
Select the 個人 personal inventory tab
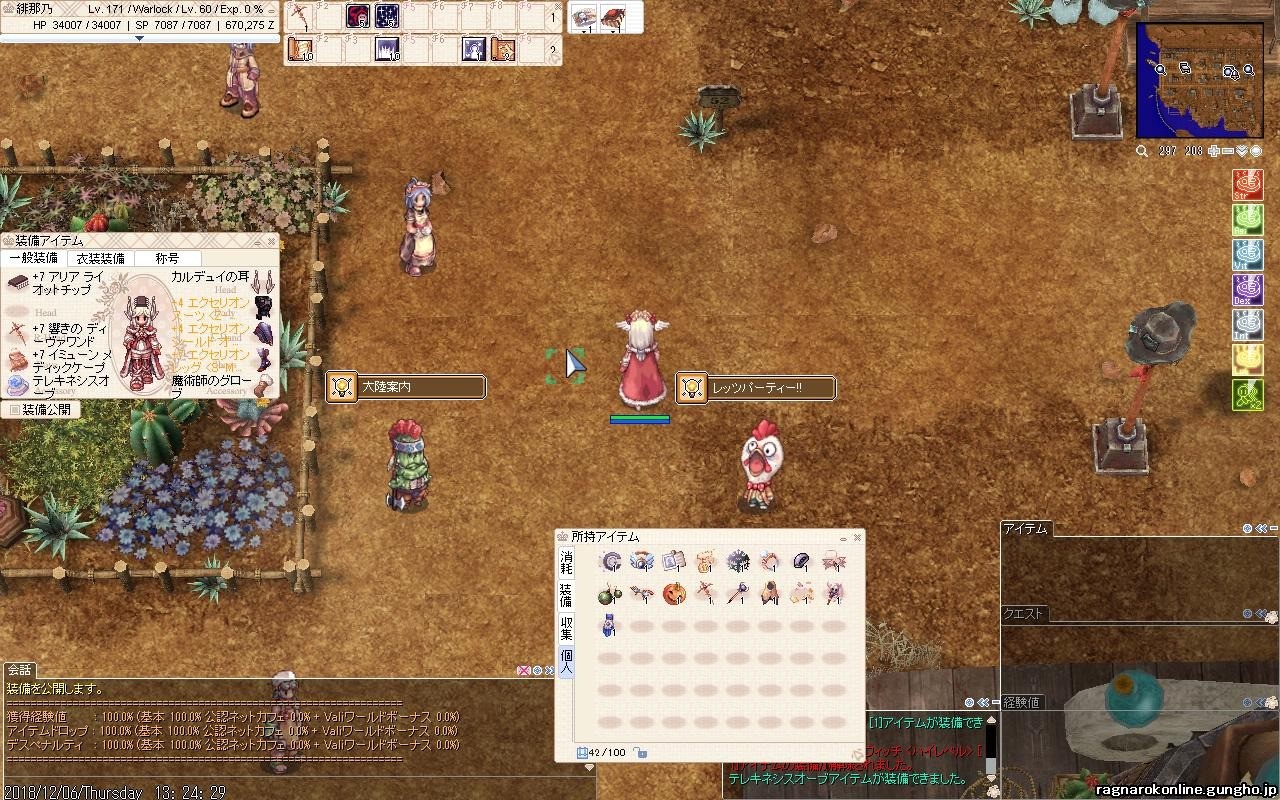click(x=566, y=662)
